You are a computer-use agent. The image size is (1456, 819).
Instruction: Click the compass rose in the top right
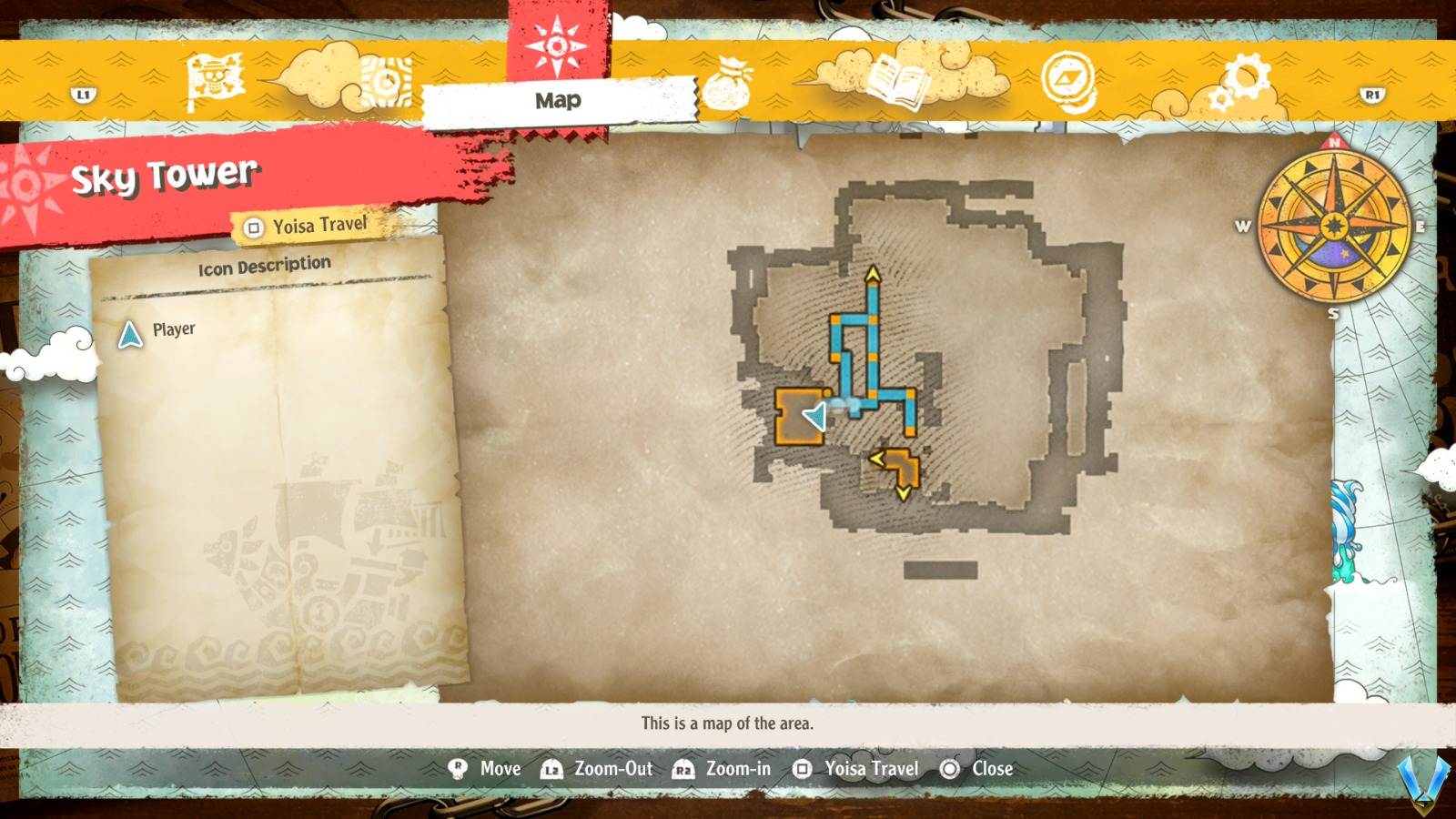[1334, 227]
